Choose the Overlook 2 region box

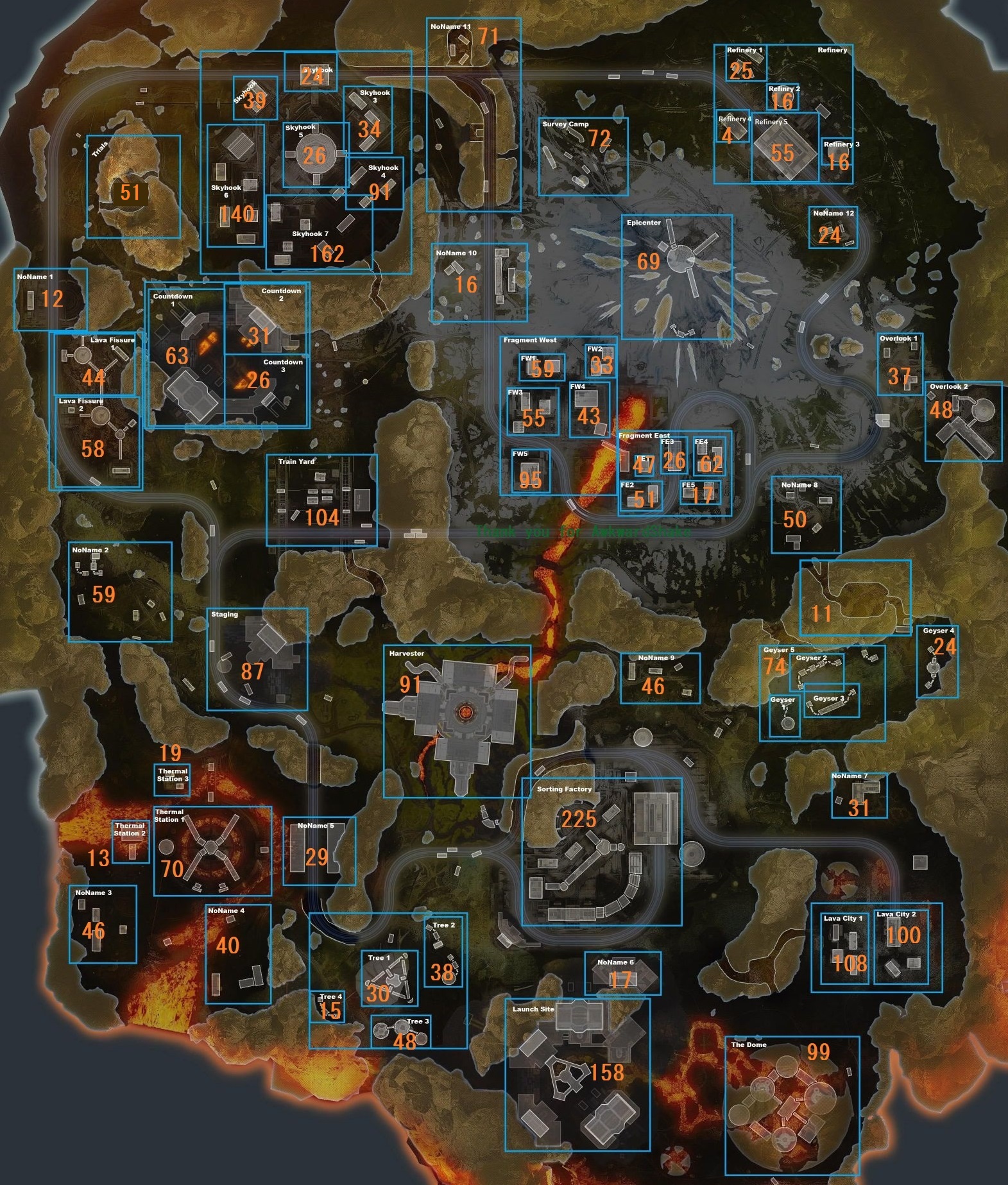click(962, 421)
